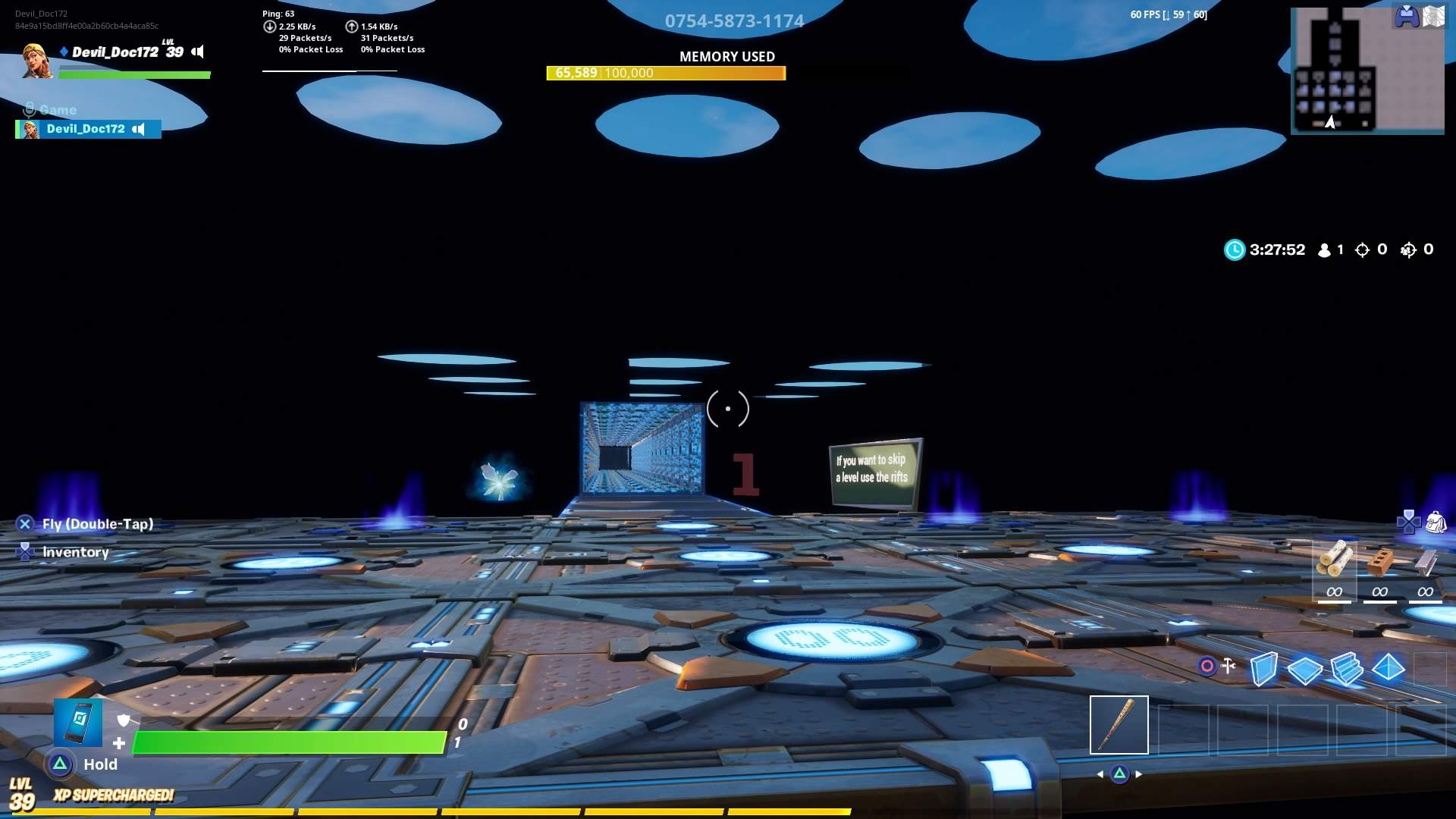1456x819 pixels.
Task: Toggle Devil_Doc172 voice indicator in Game channel
Action: pyautogui.click(x=141, y=129)
